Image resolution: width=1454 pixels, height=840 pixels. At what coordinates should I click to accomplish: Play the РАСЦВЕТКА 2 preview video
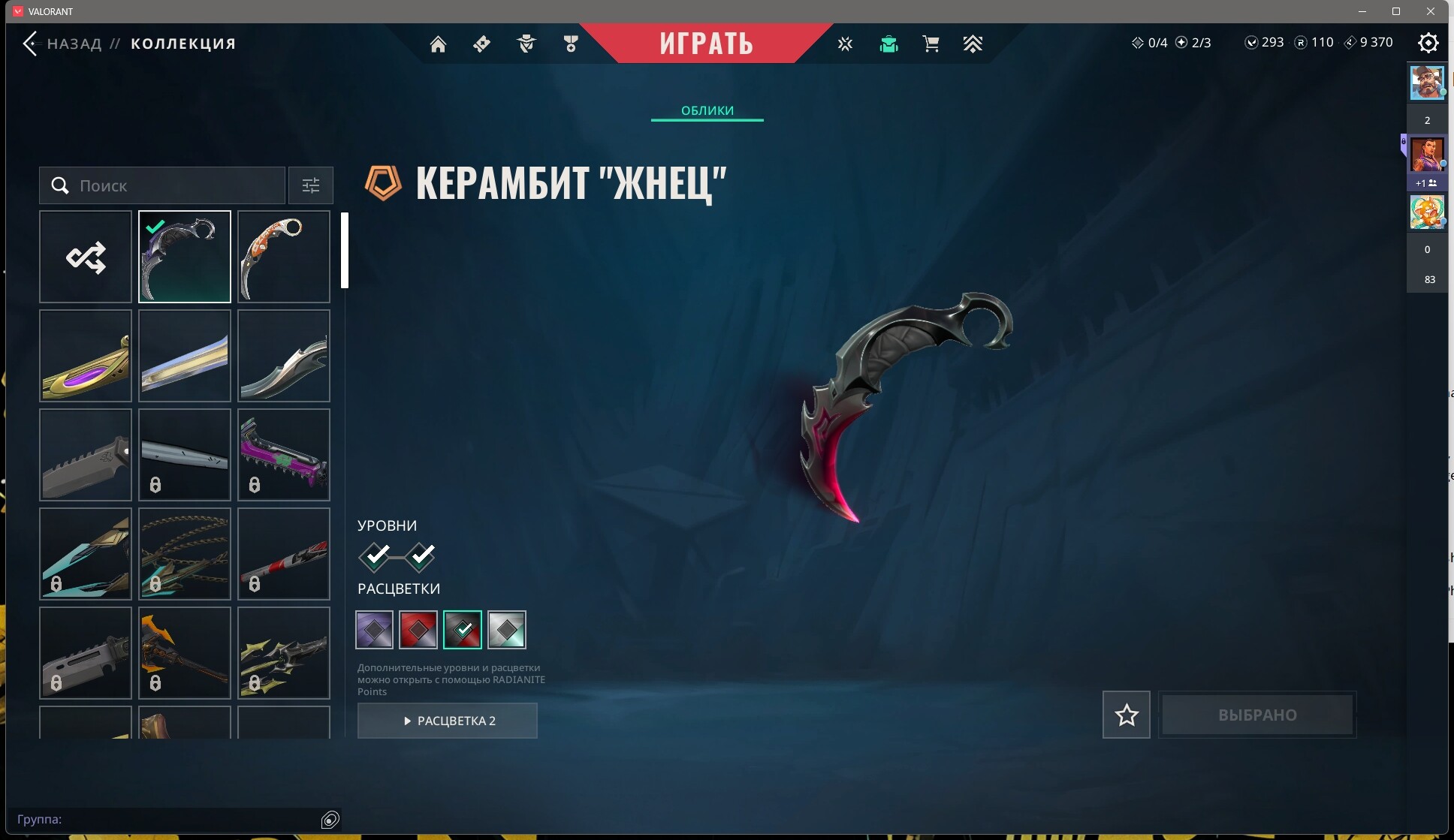[448, 721]
